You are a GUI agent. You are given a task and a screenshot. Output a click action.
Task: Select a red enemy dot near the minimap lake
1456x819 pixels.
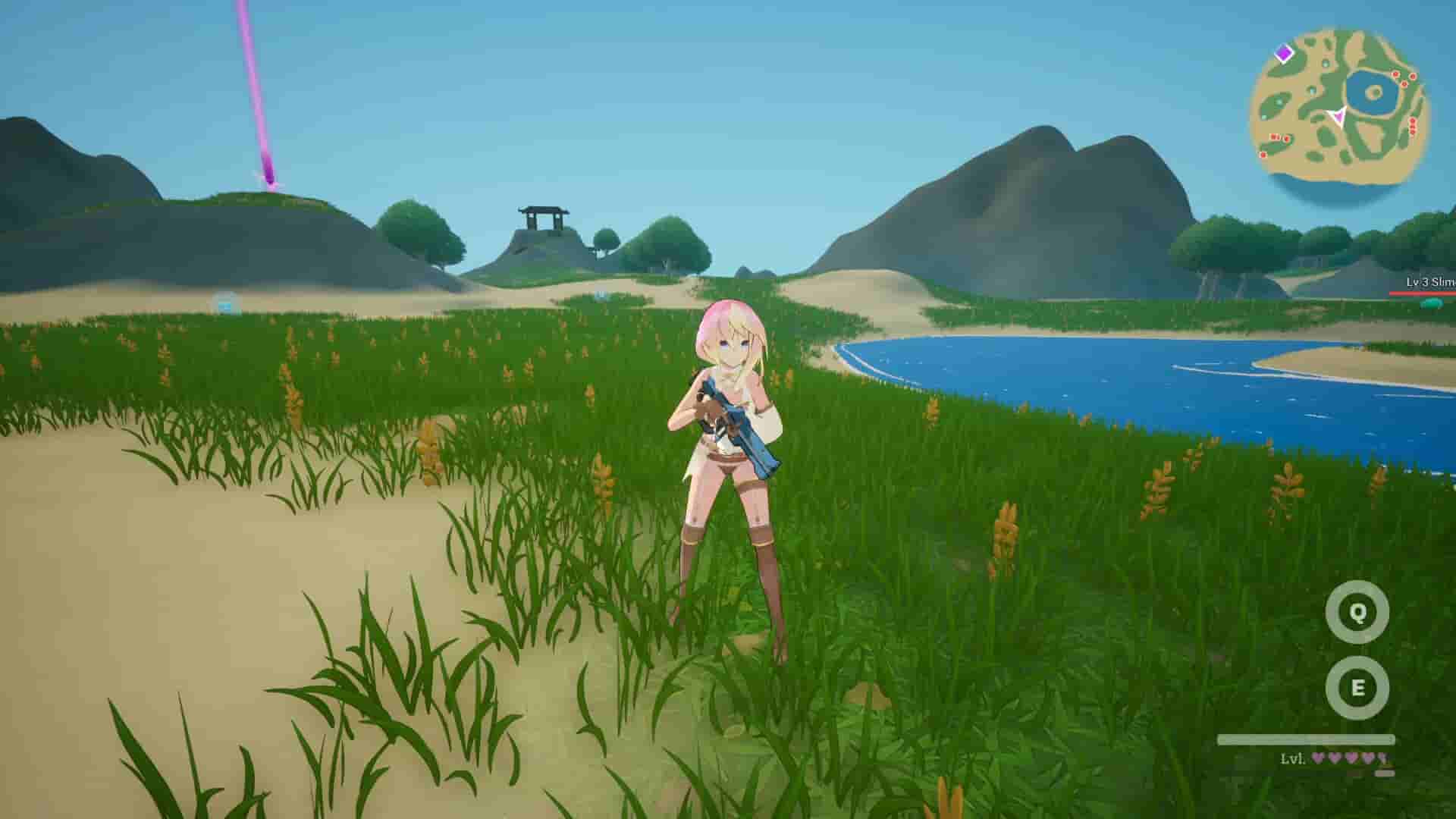coord(1395,74)
